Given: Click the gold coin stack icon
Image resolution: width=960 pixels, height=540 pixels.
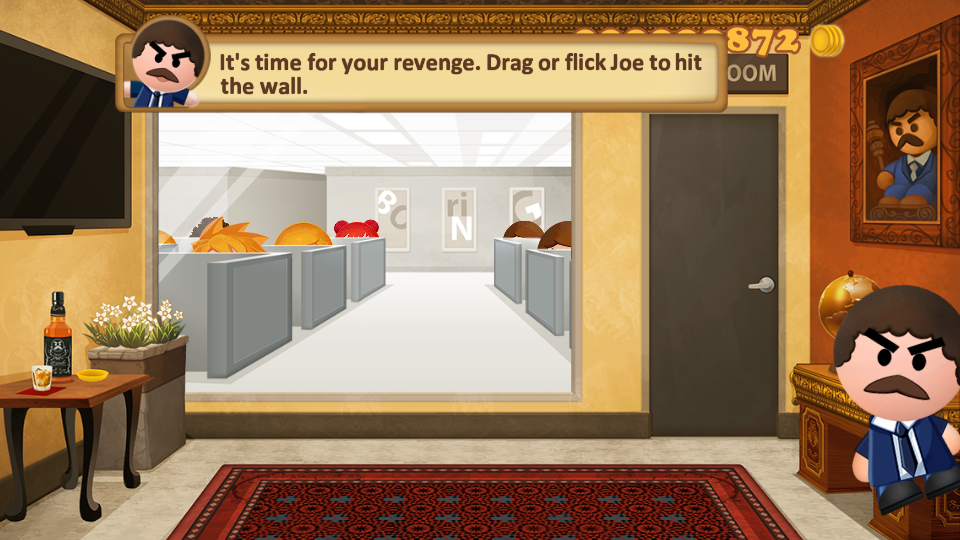Looking at the screenshot, I should [826, 41].
